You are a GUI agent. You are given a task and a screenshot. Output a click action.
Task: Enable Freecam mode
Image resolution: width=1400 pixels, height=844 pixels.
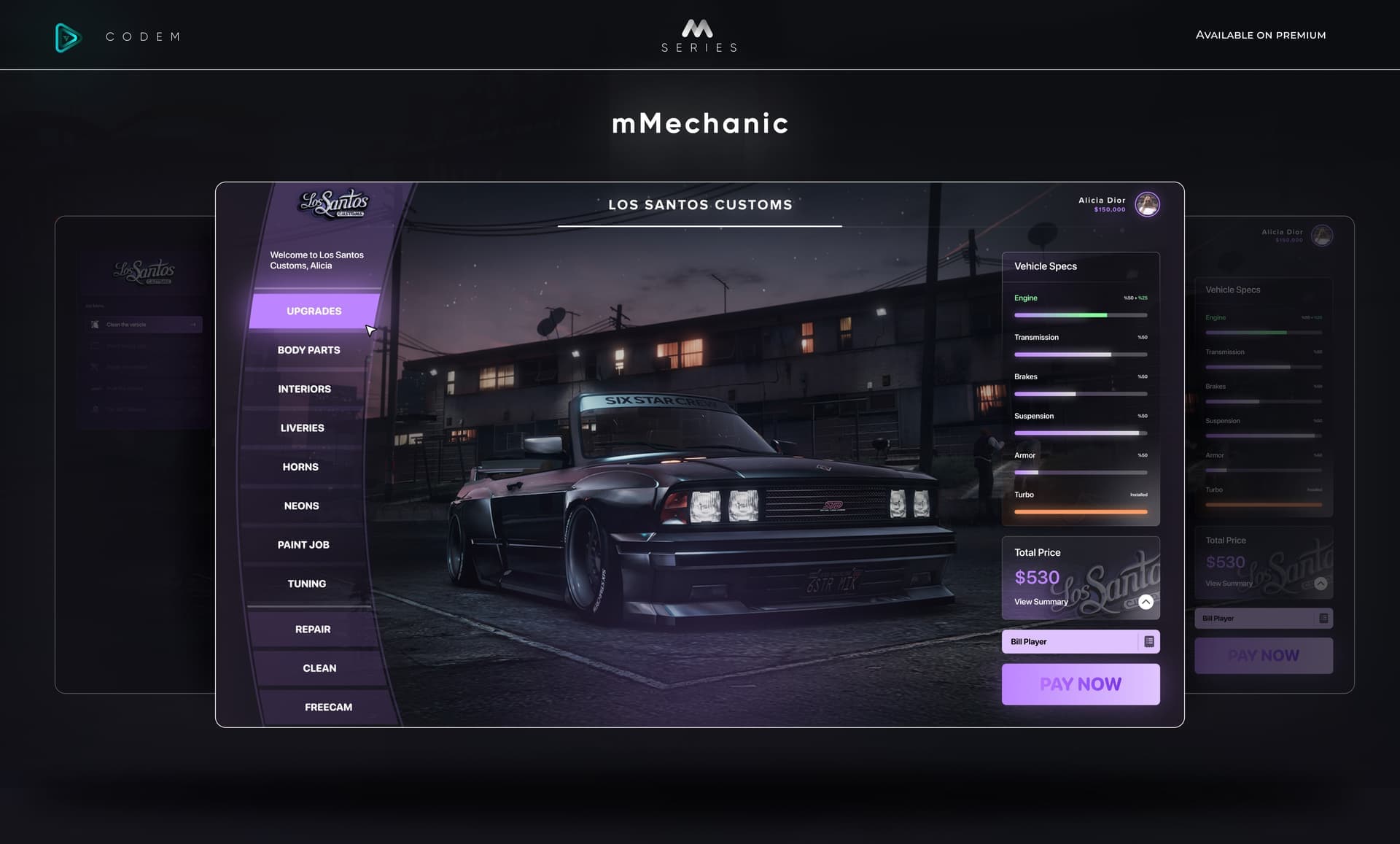tap(328, 707)
